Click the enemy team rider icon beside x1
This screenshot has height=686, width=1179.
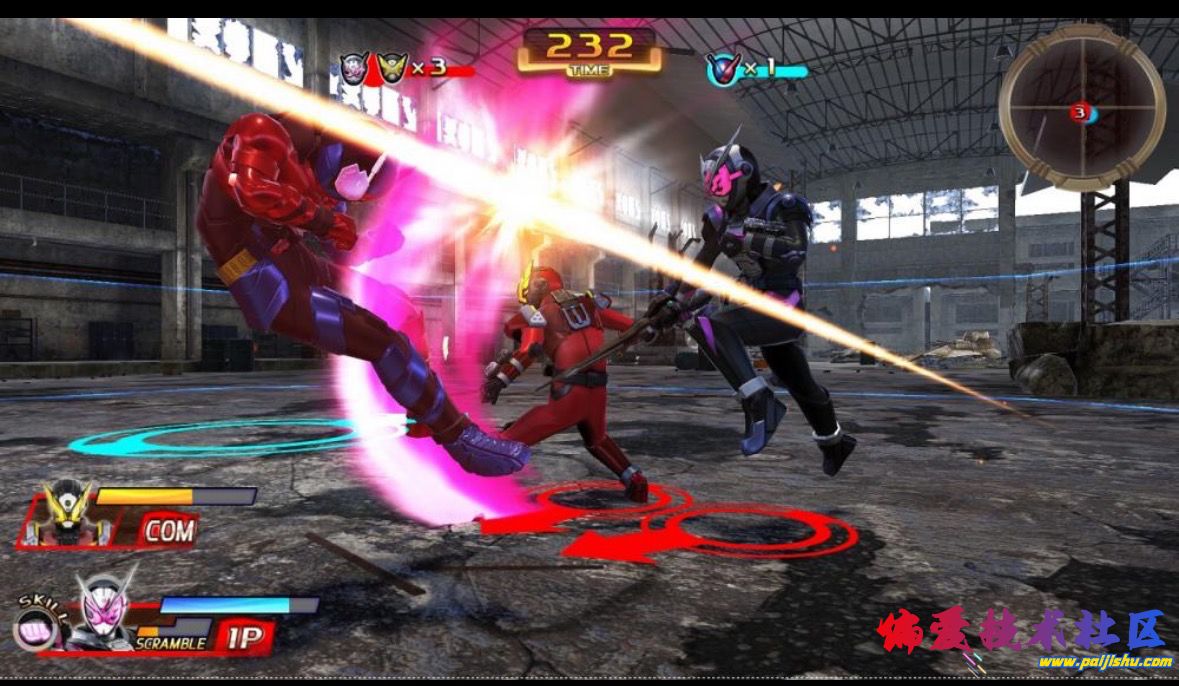[720, 68]
